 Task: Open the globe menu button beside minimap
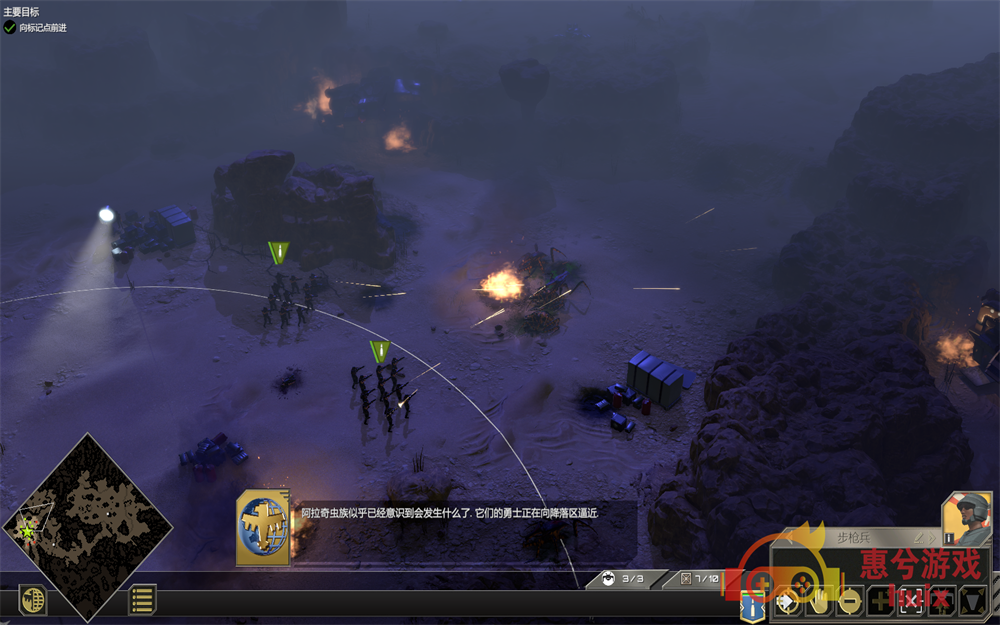click(33, 599)
